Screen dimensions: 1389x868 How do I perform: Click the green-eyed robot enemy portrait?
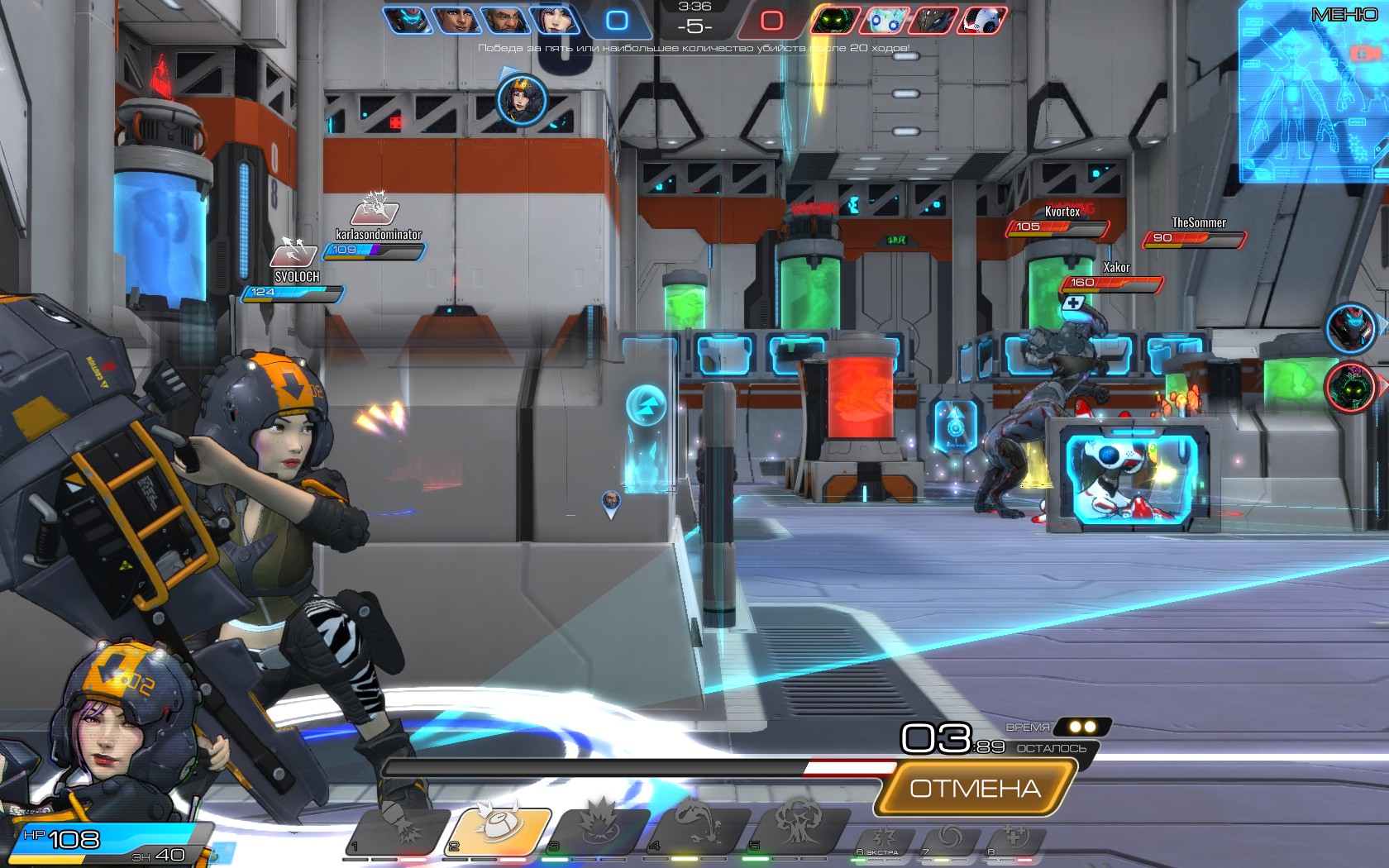837,19
